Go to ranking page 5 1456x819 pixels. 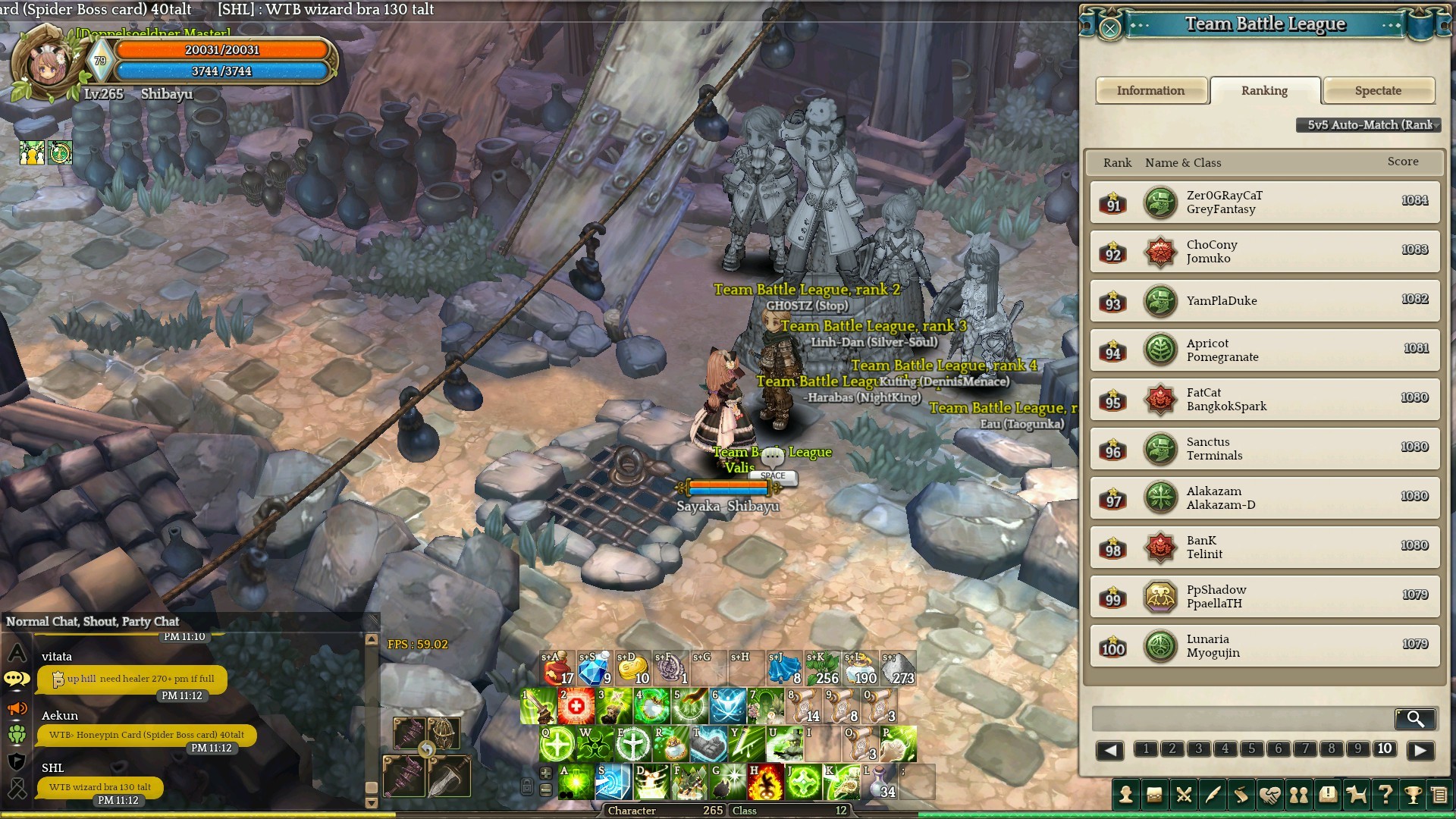pos(1251,749)
